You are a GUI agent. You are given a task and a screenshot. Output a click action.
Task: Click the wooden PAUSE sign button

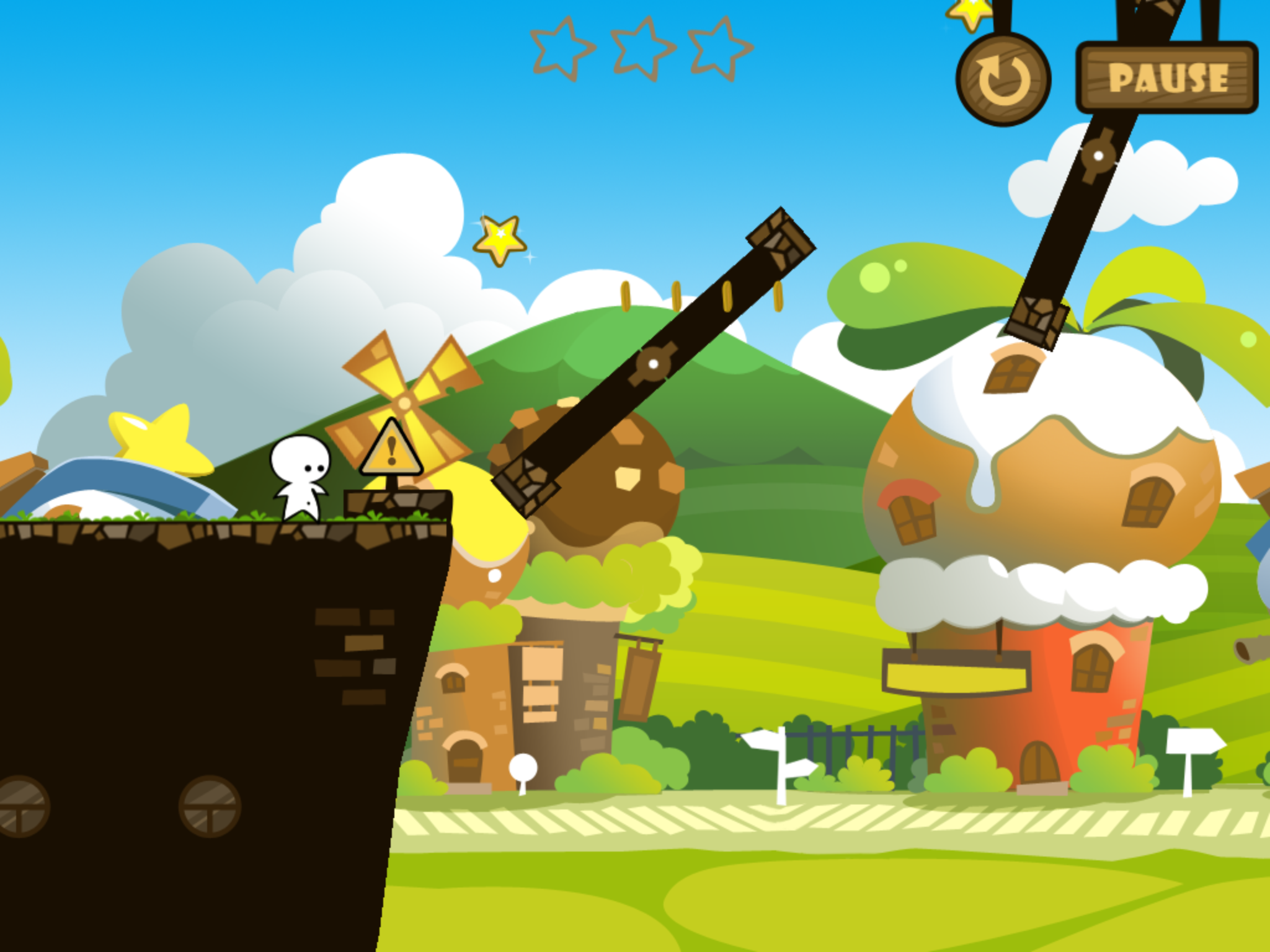[1167, 77]
